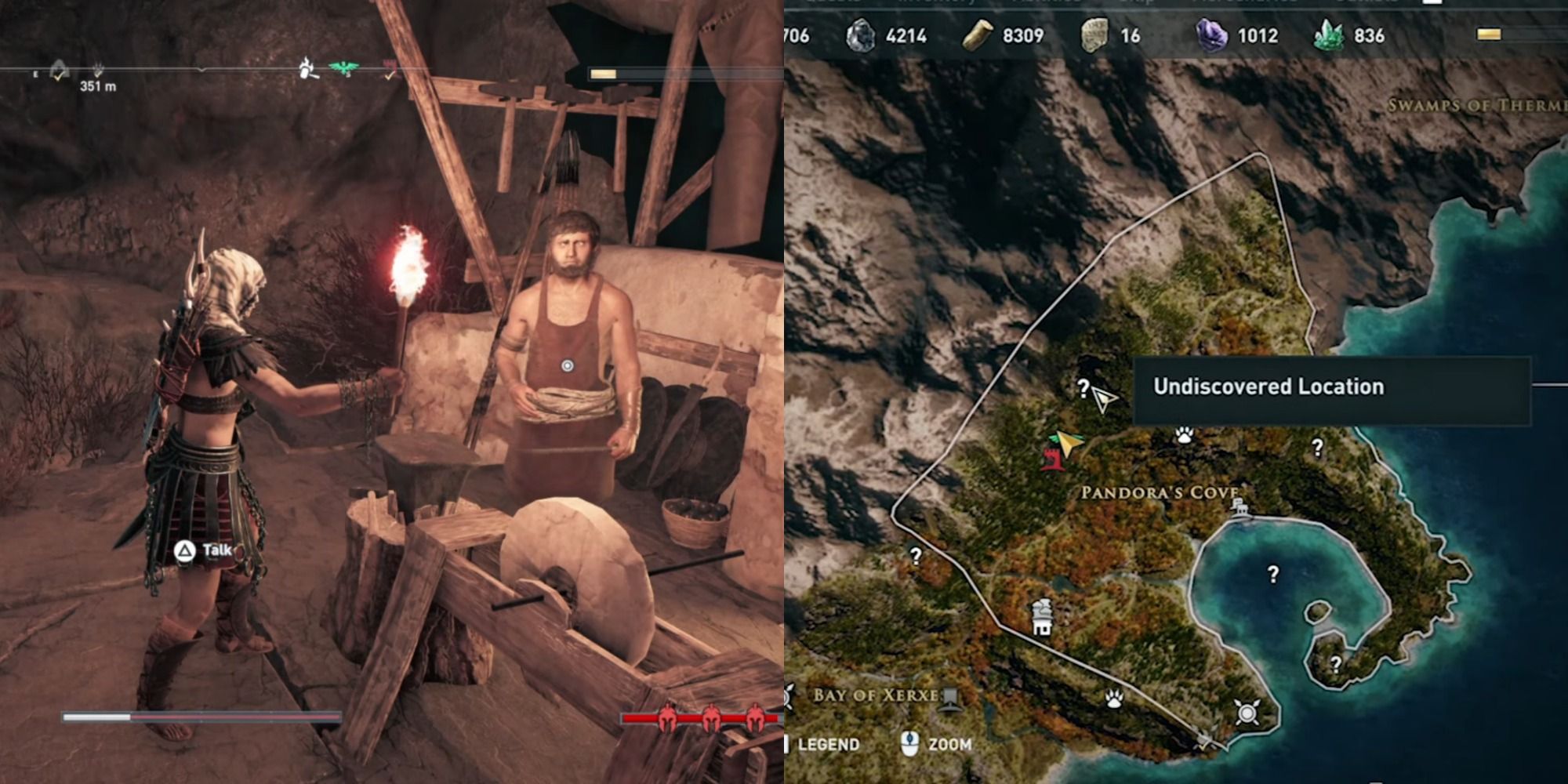Click the olive wood supply icon
The image size is (1568, 784).
tap(980, 35)
